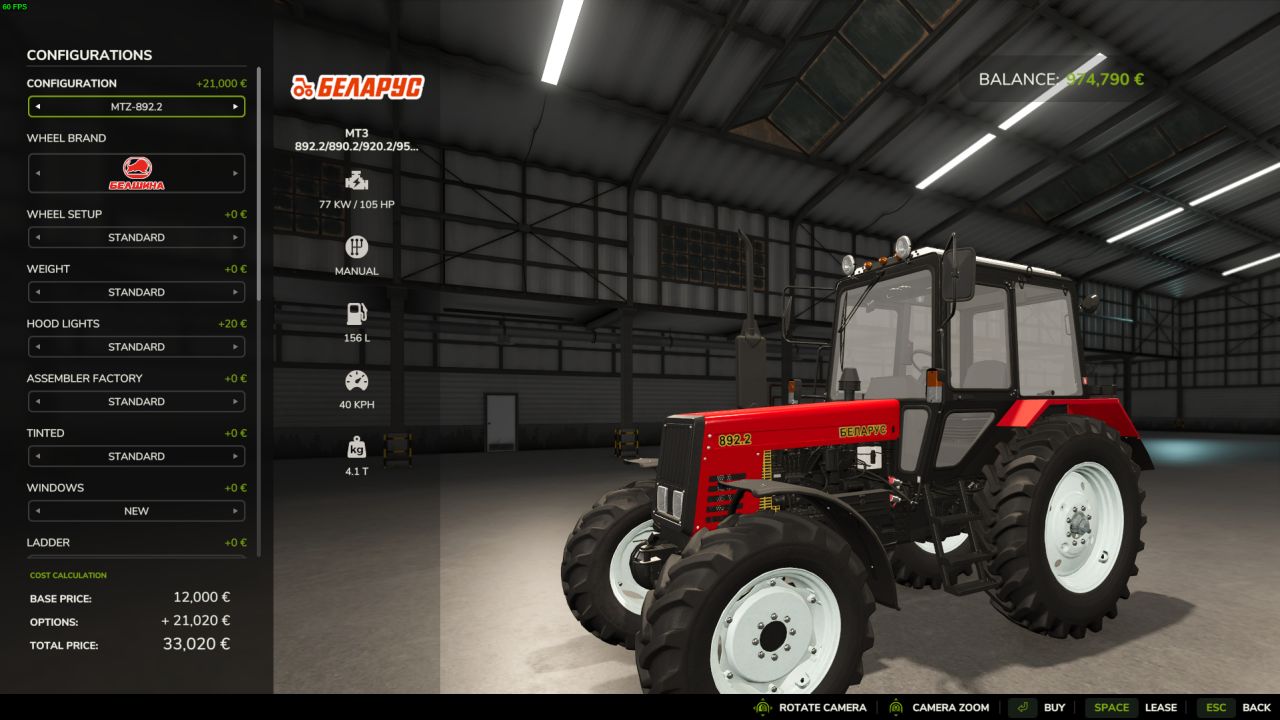Image resolution: width=1280 pixels, height=720 pixels.
Task: Cycle Hood Lights to previous option
Action: pos(37,347)
